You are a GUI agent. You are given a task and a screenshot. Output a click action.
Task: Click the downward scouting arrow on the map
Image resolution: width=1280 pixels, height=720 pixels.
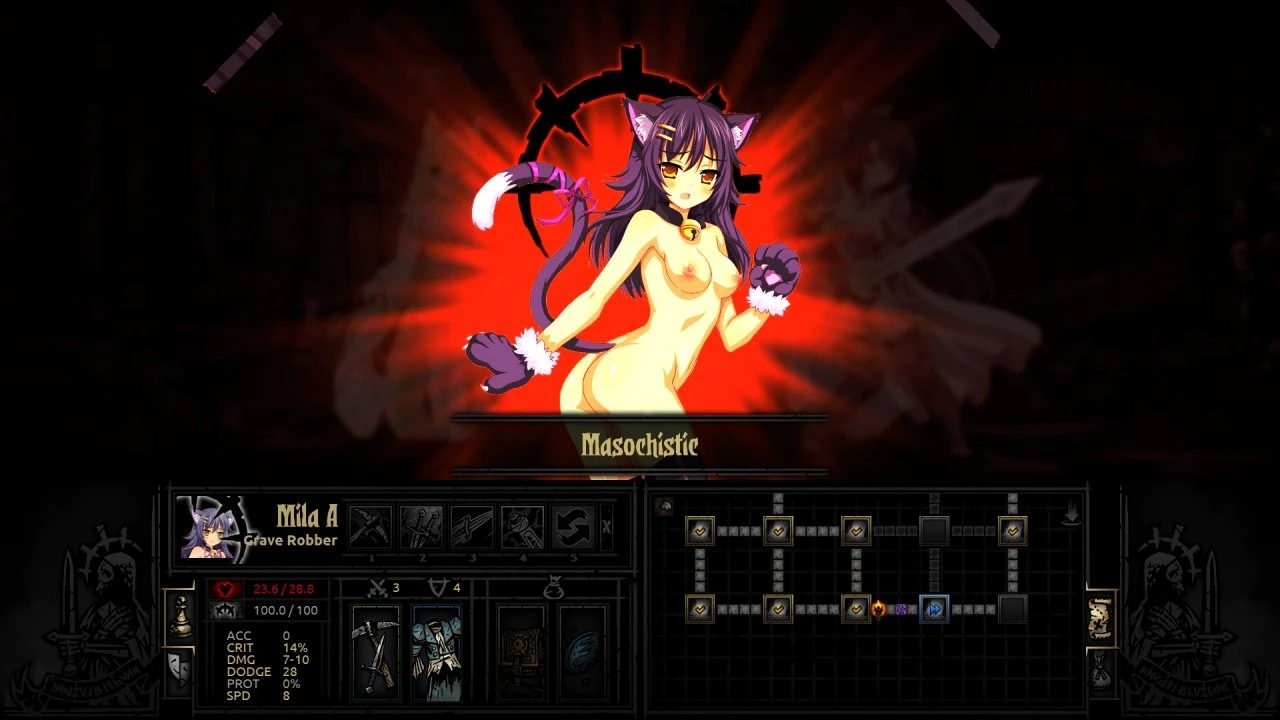pos(1071,511)
